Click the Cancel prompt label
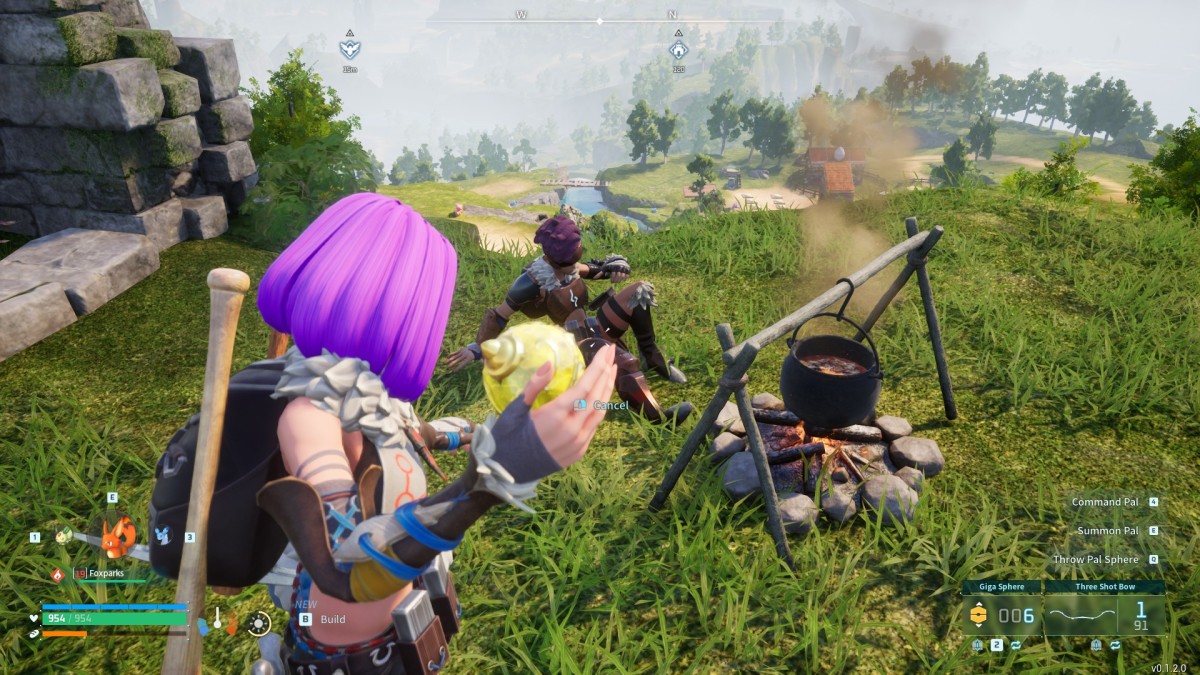The image size is (1200, 675). pyautogui.click(x=610, y=405)
